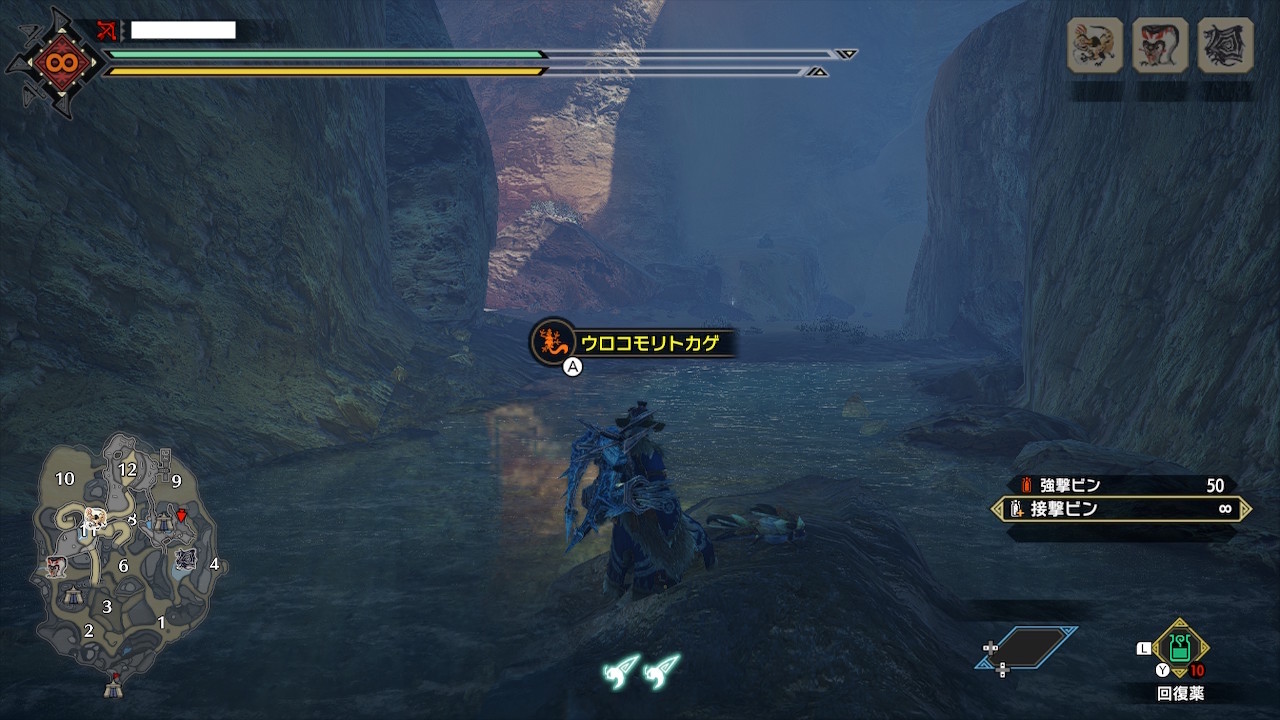Image resolution: width=1280 pixels, height=720 pixels.
Task: Choose the 接撃ビン coating
Action: (1120, 509)
